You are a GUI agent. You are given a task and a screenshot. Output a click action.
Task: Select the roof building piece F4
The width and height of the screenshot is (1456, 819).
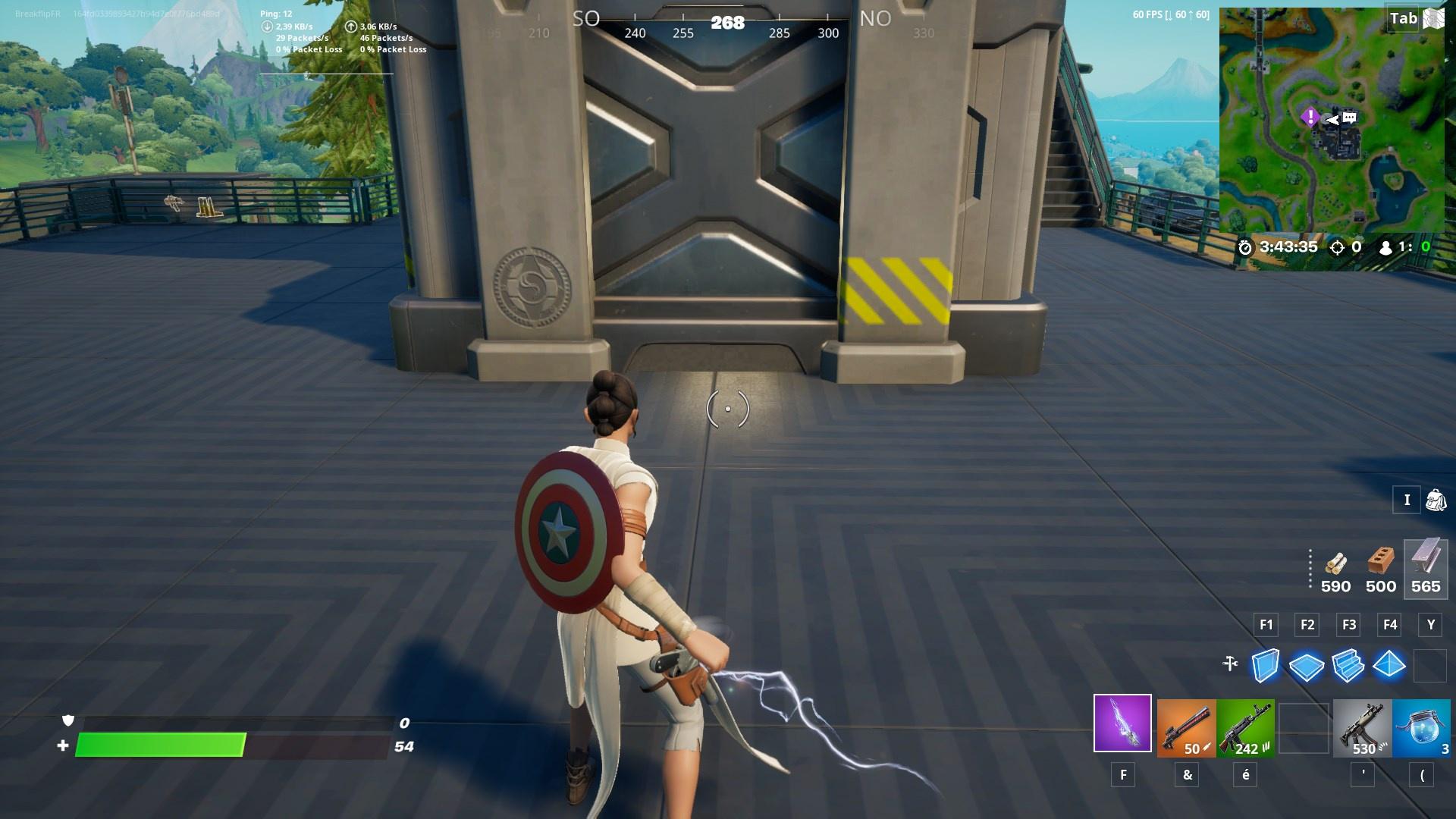tap(1390, 667)
